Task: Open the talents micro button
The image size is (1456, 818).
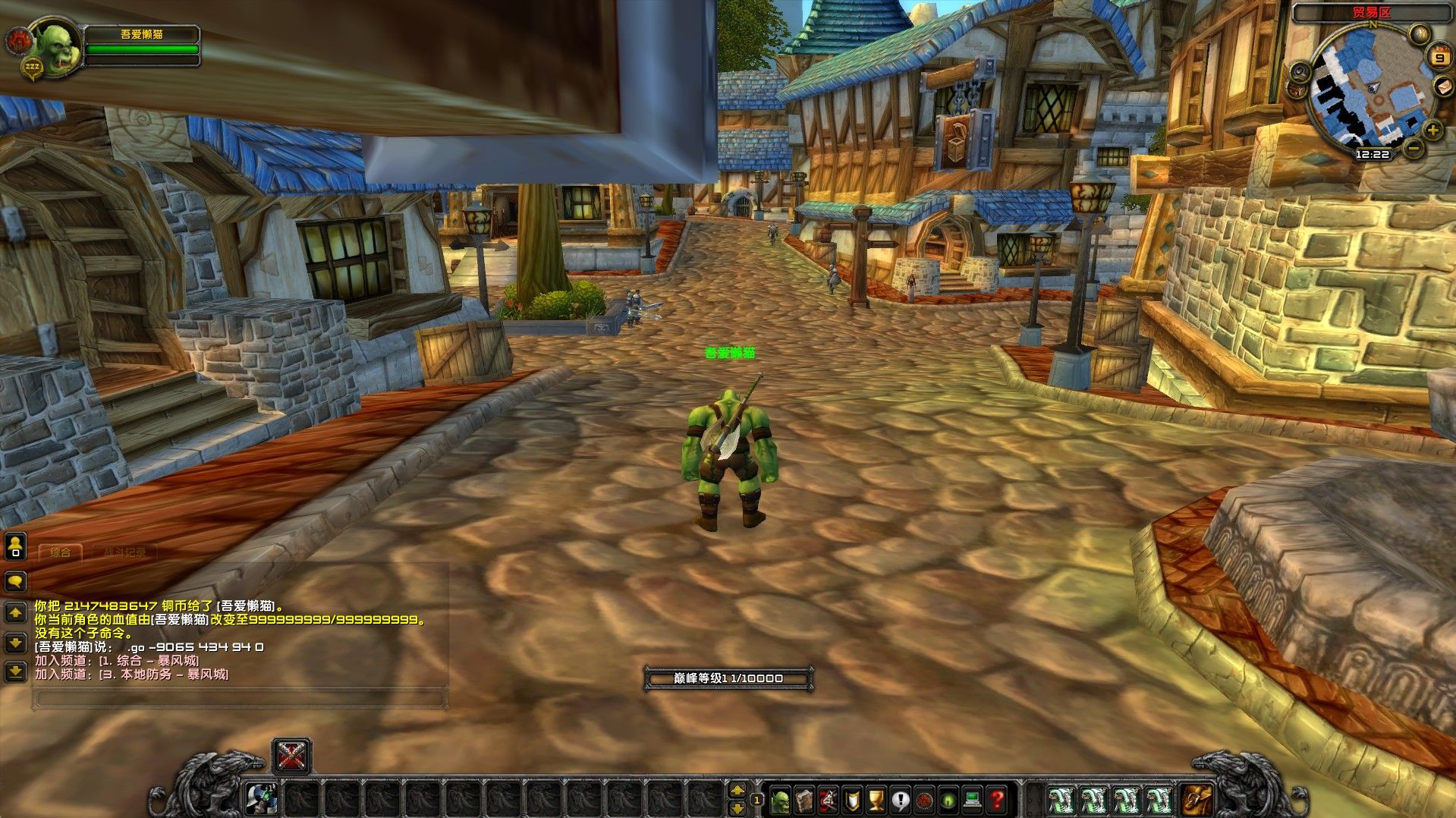Action: point(828,800)
